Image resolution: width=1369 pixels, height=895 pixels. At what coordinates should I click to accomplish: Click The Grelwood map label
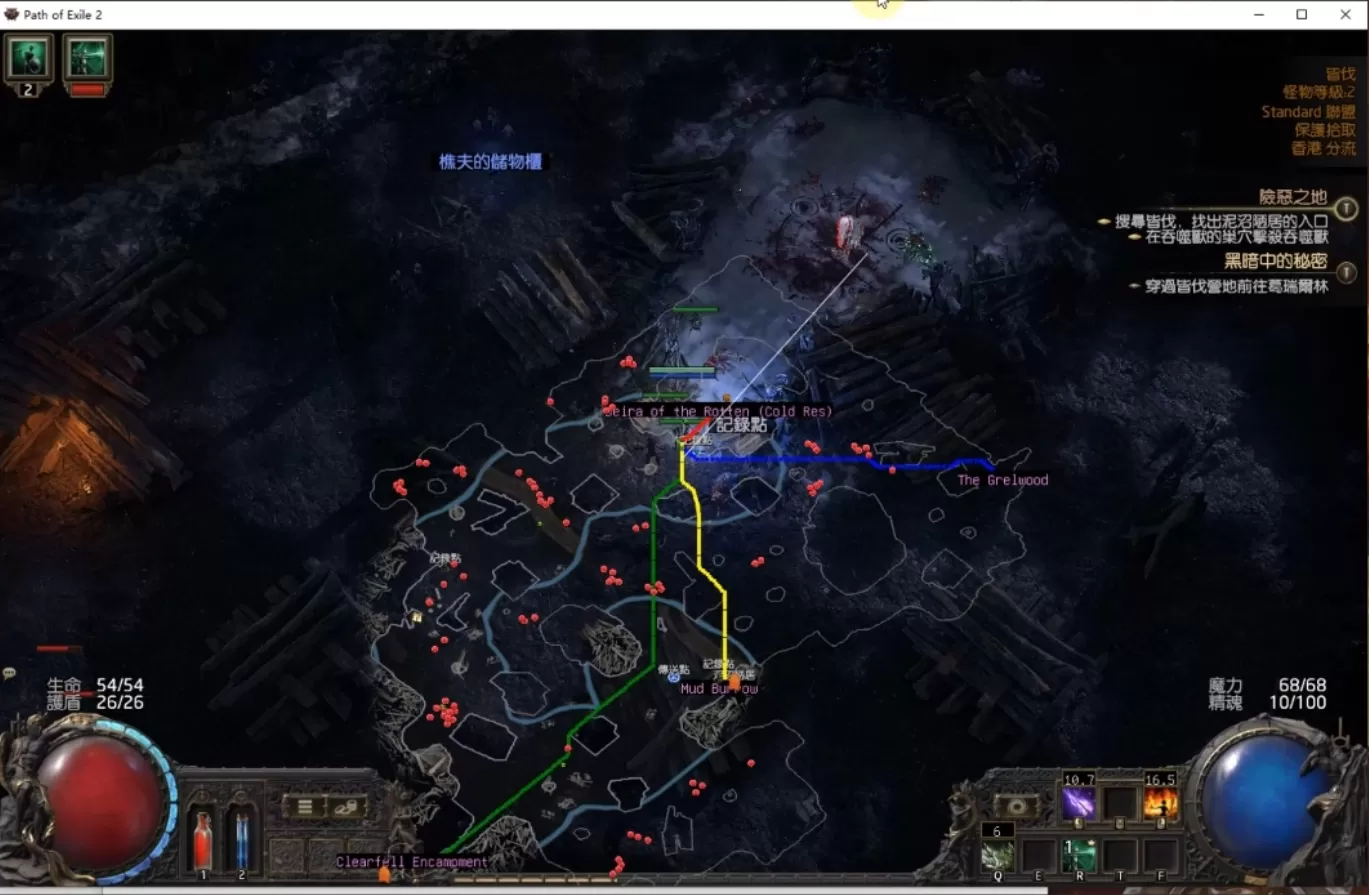click(1002, 480)
